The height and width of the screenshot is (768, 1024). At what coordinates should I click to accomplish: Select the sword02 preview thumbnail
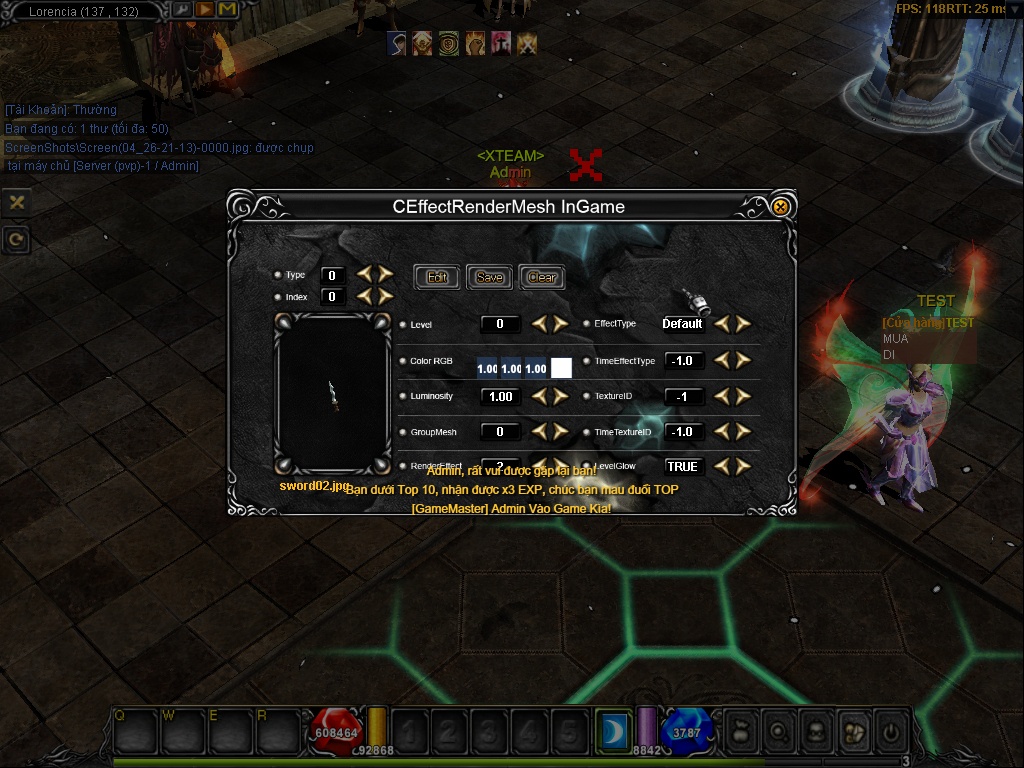click(333, 394)
